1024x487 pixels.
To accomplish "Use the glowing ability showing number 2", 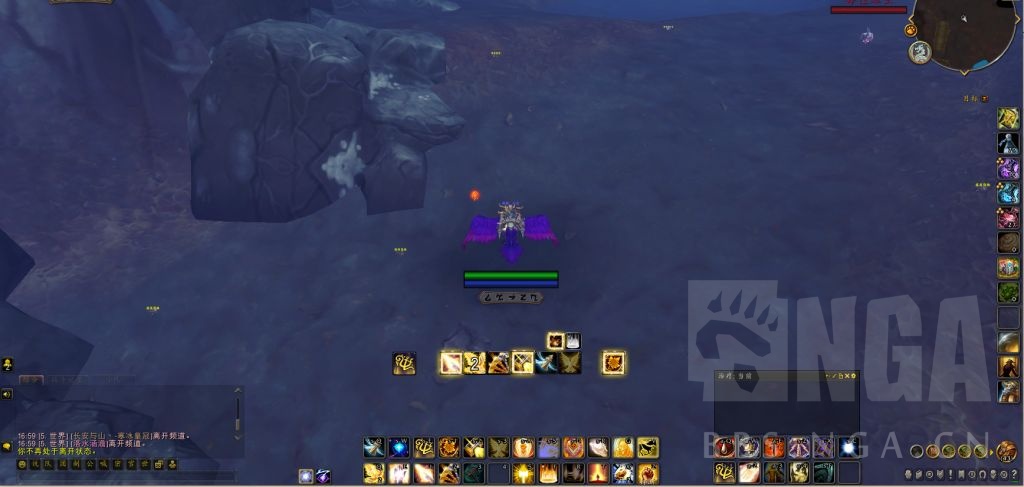I will (x=476, y=363).
